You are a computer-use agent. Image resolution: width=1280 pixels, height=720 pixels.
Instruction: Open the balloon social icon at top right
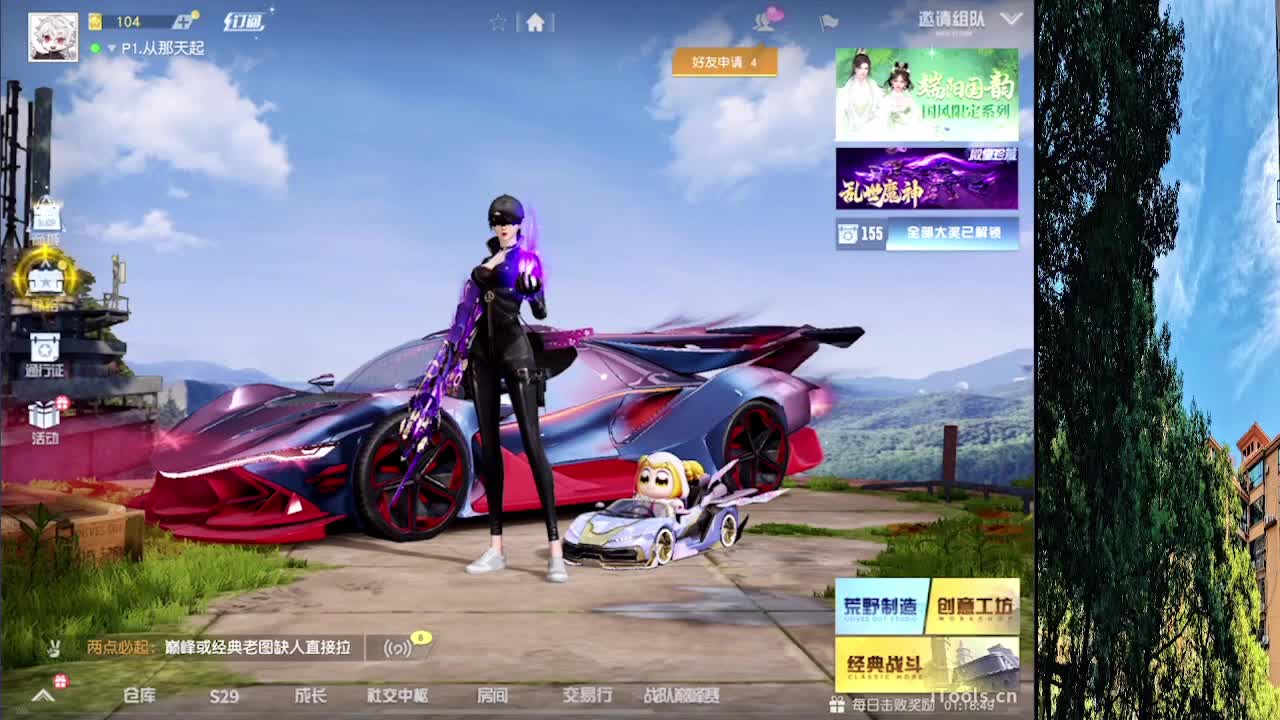(765, 22)
